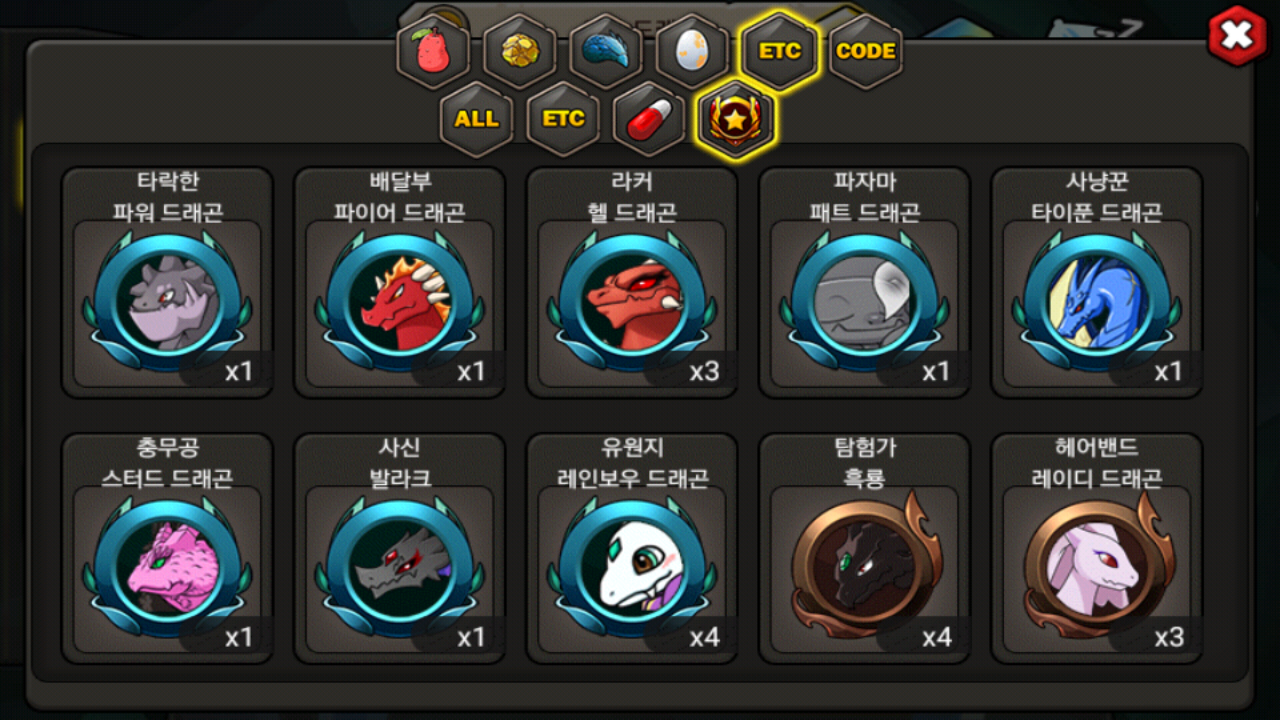
Task: Select the 탐험가 흑룡 bronze badge
Action: click(x=864, y=566)
